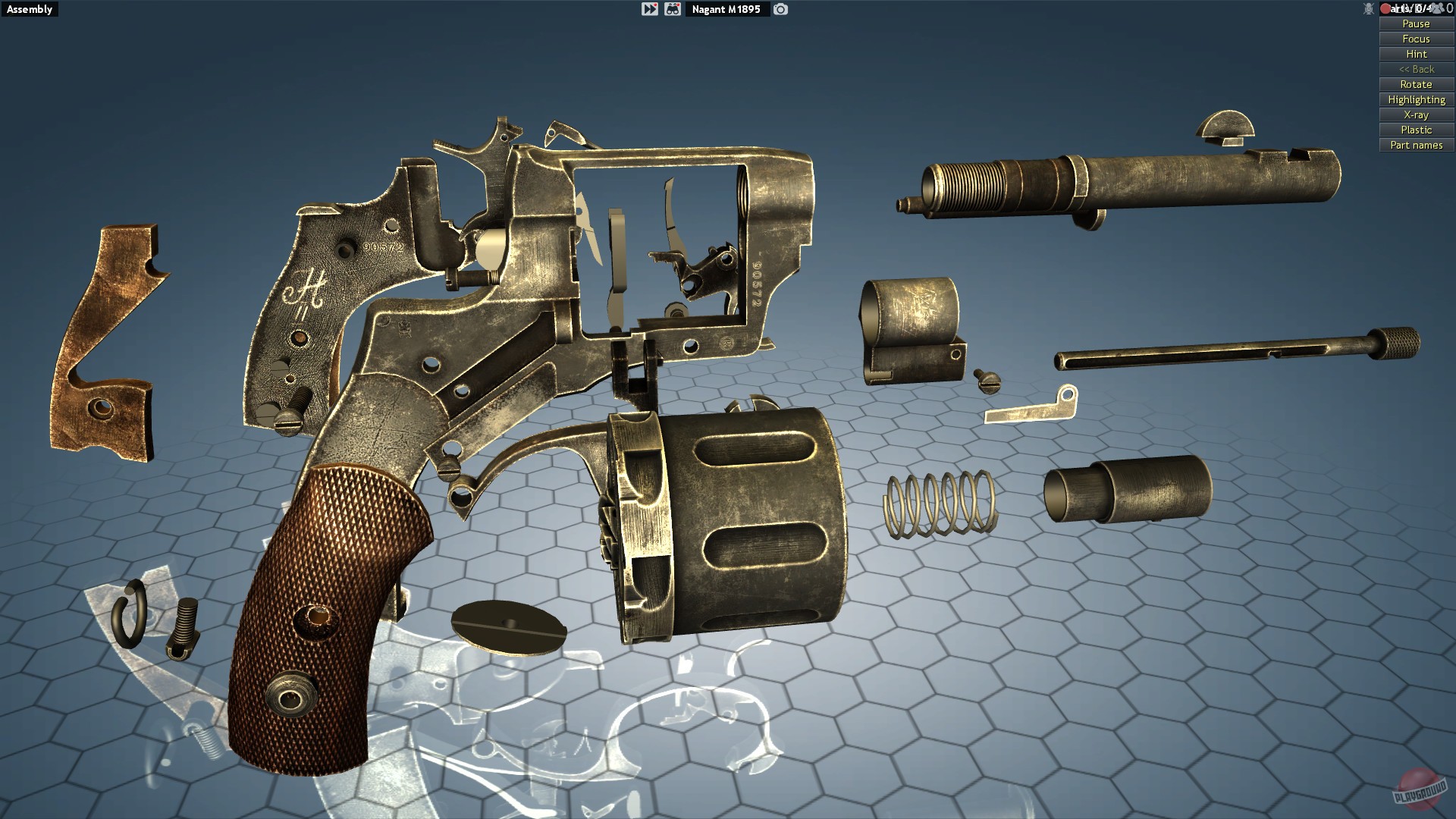1456x819 pixels.
Task: Show Part names overlay
Action: tap(1415, 145)
